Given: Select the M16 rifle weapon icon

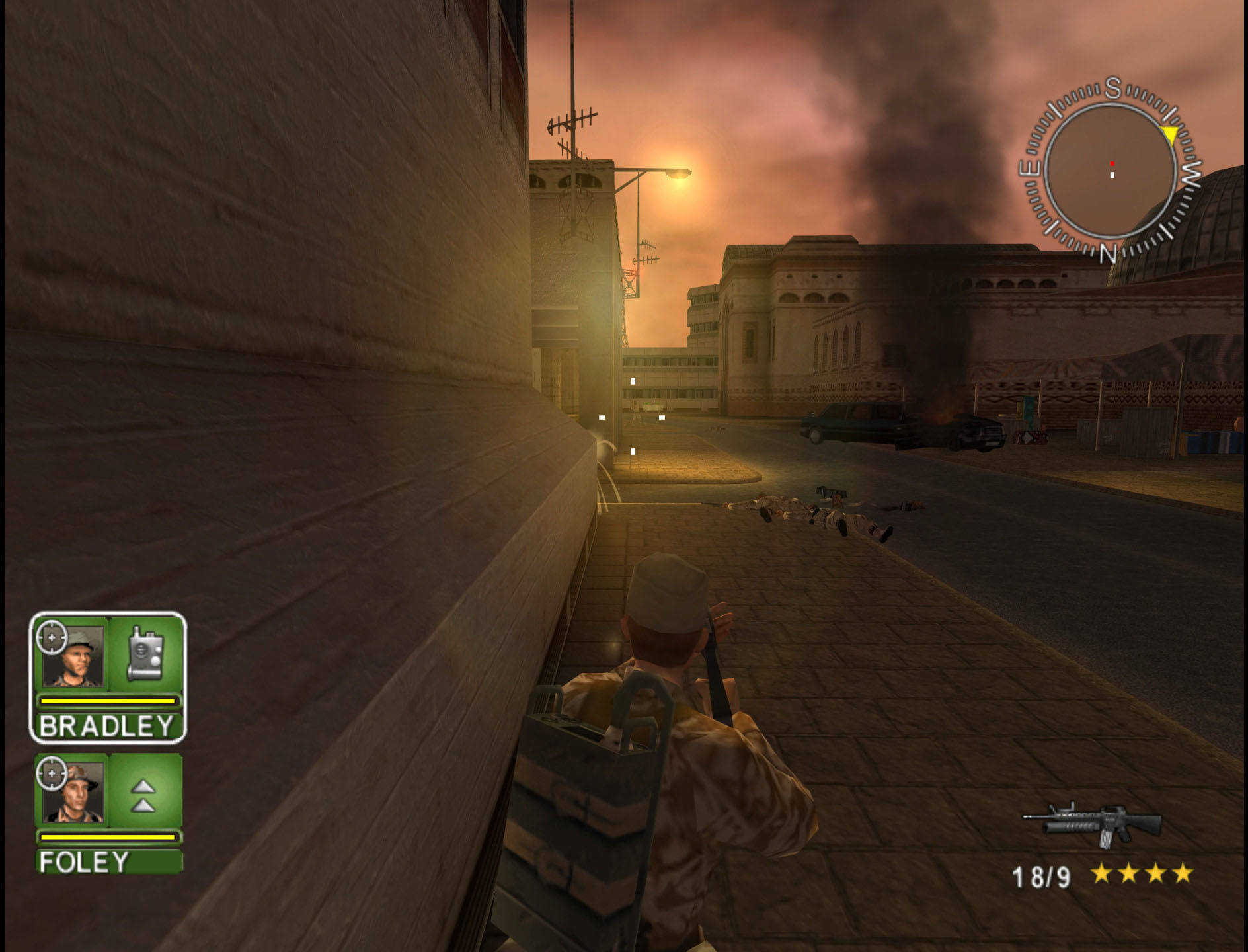Looking at the screenshot, I should click(x=1093, y=824).
